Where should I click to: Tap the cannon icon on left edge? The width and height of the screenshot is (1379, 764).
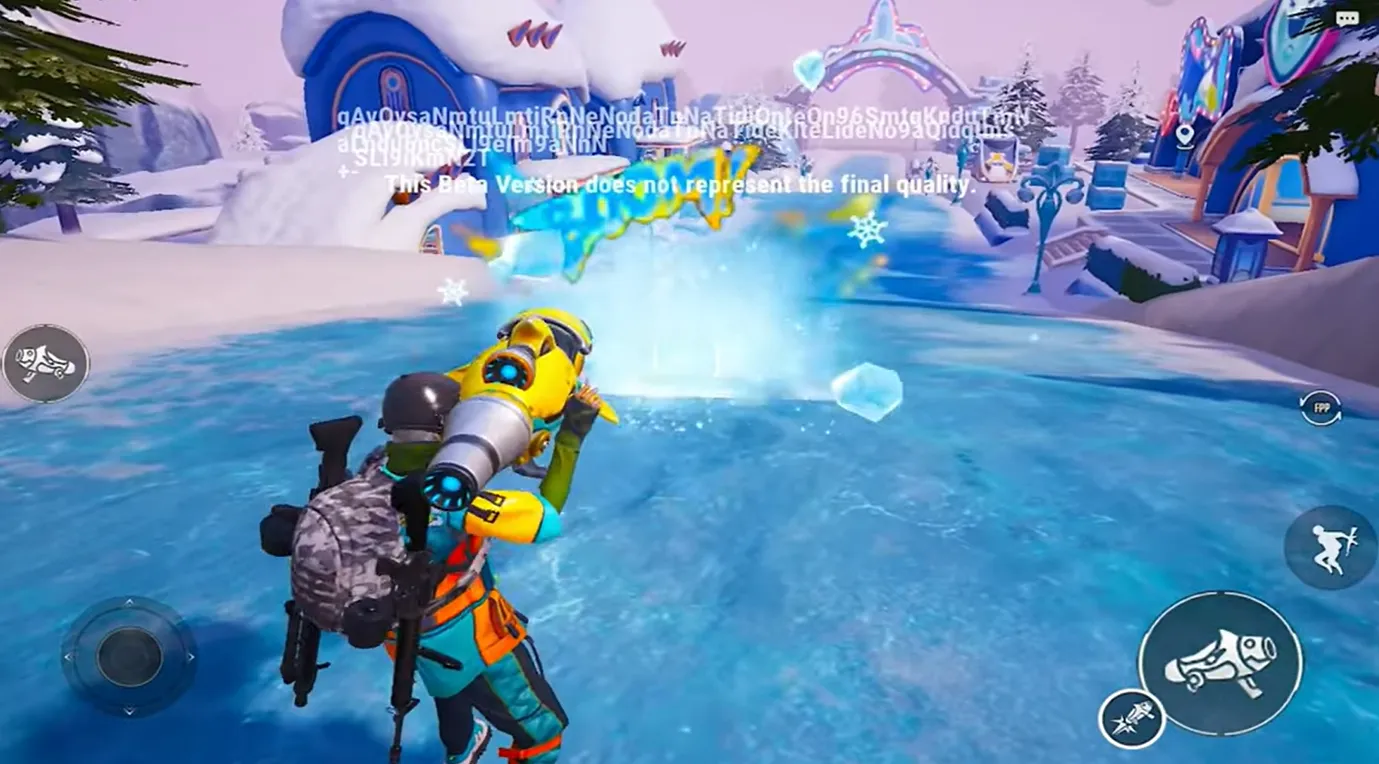[46, 363]
